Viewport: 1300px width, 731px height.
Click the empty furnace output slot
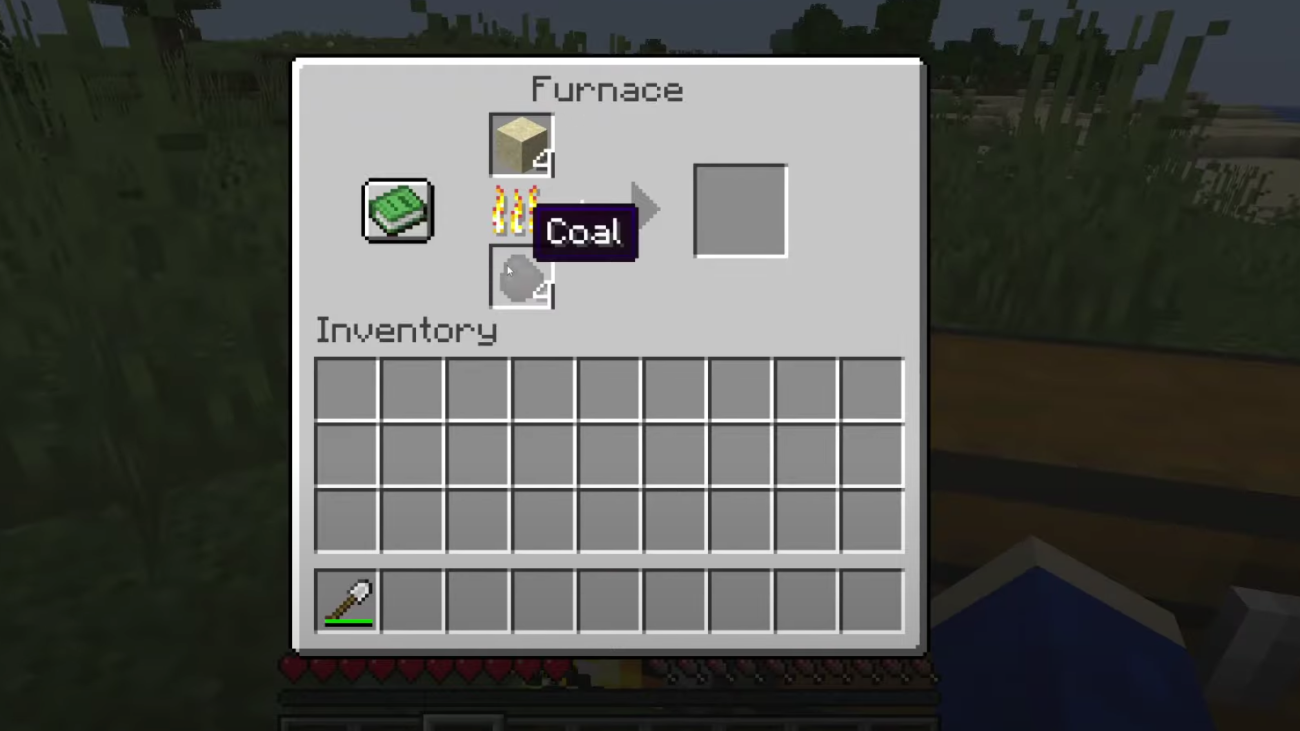740,209
